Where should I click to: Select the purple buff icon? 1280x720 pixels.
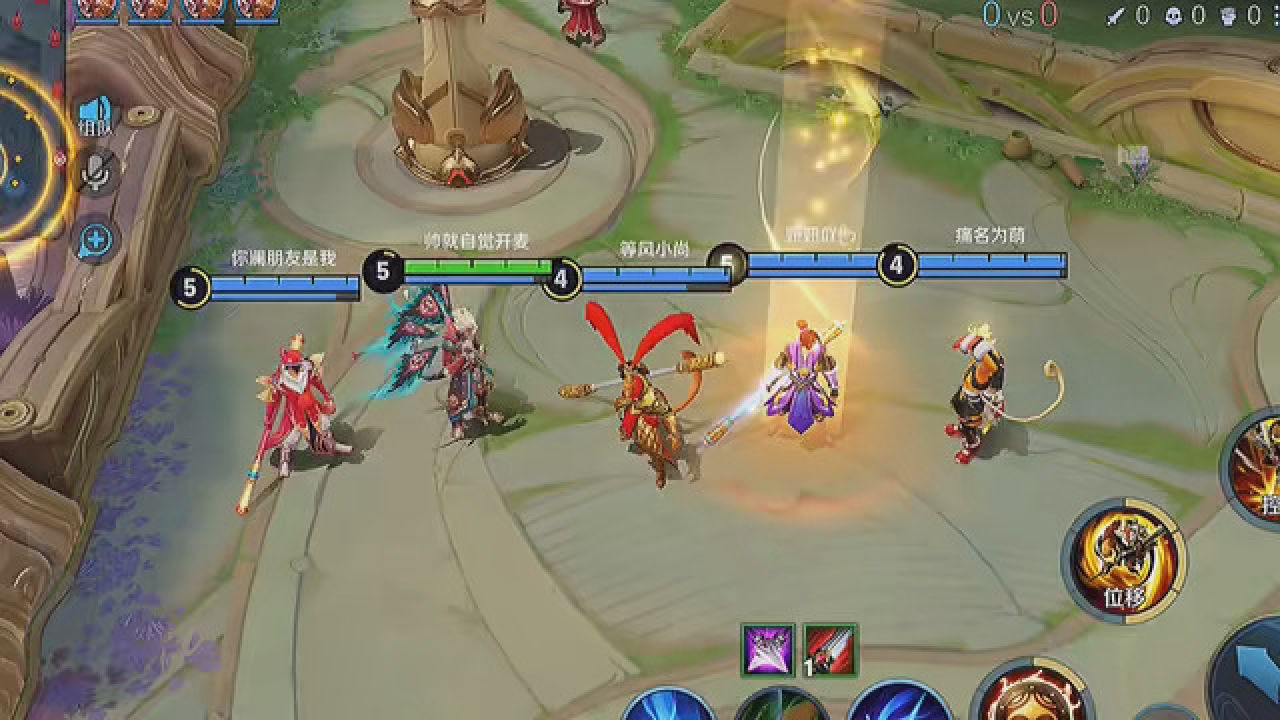pyautogui.click(x=768, y=650)
